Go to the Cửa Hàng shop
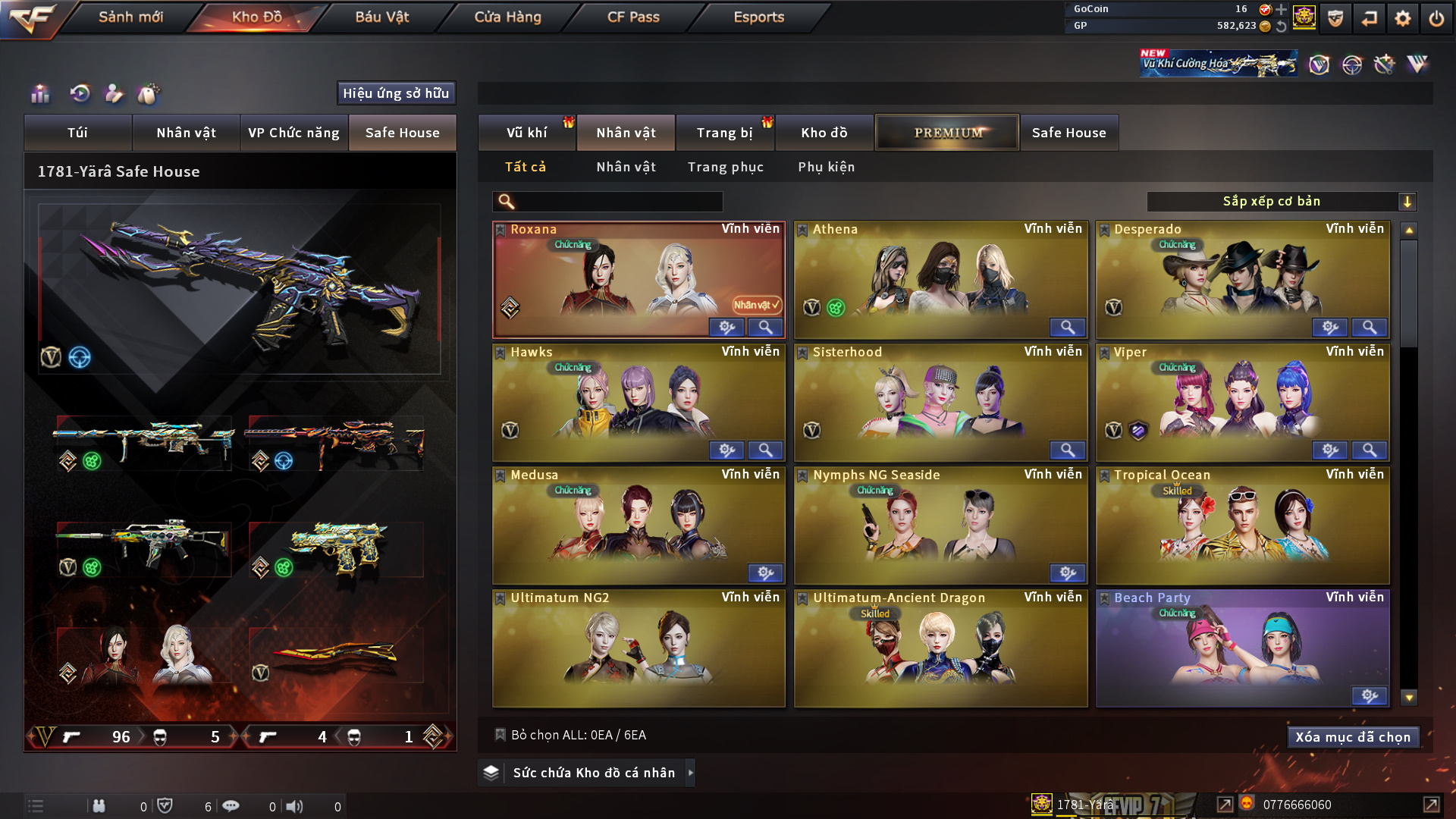 (507, 17)
